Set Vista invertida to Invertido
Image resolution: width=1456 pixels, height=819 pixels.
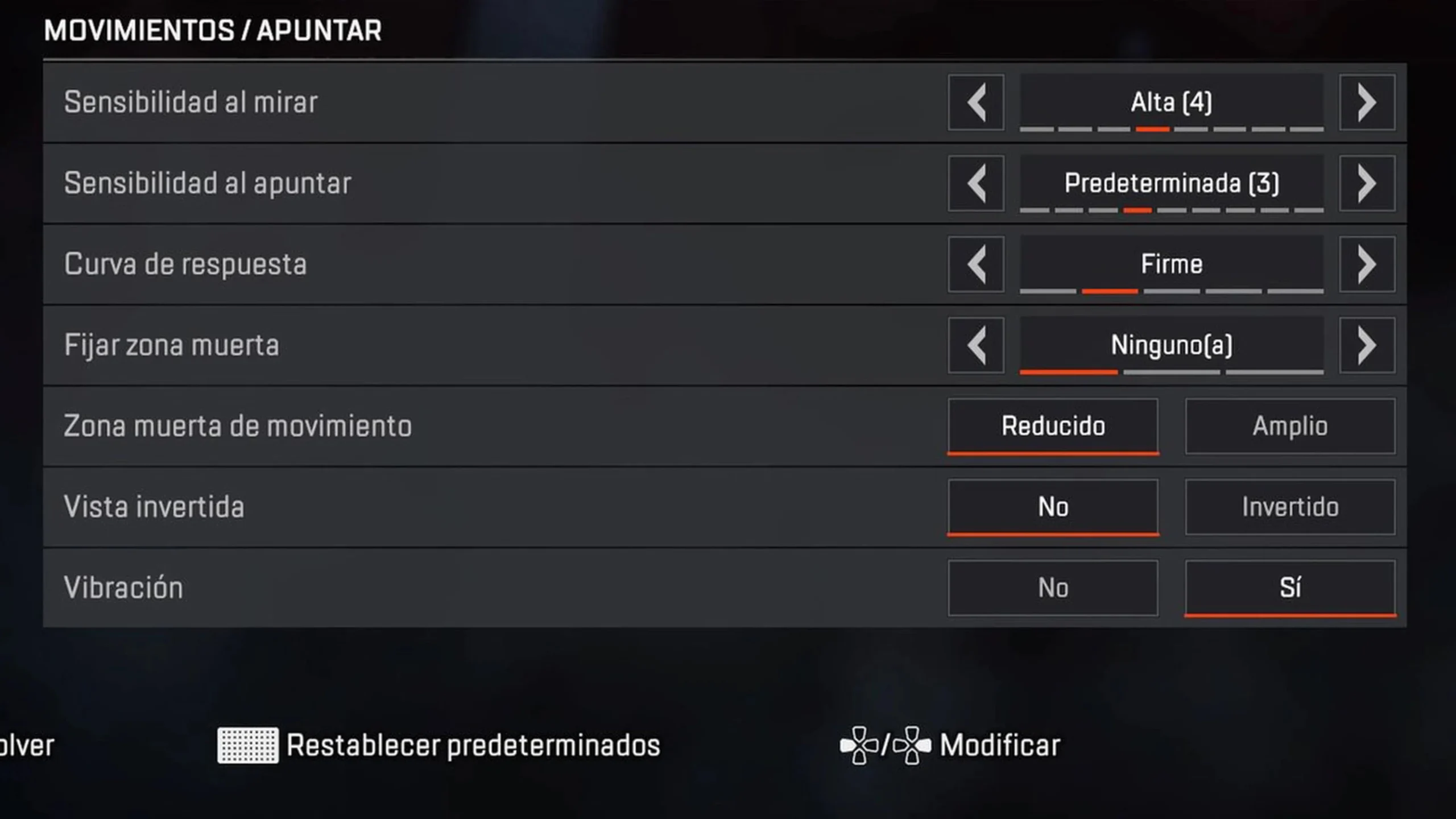(1290, 507)
